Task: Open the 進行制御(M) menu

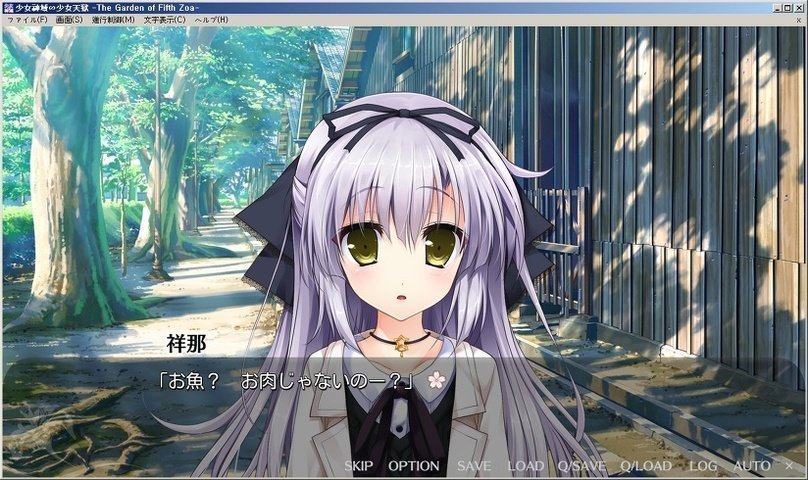Action: (x=113, y=20)
